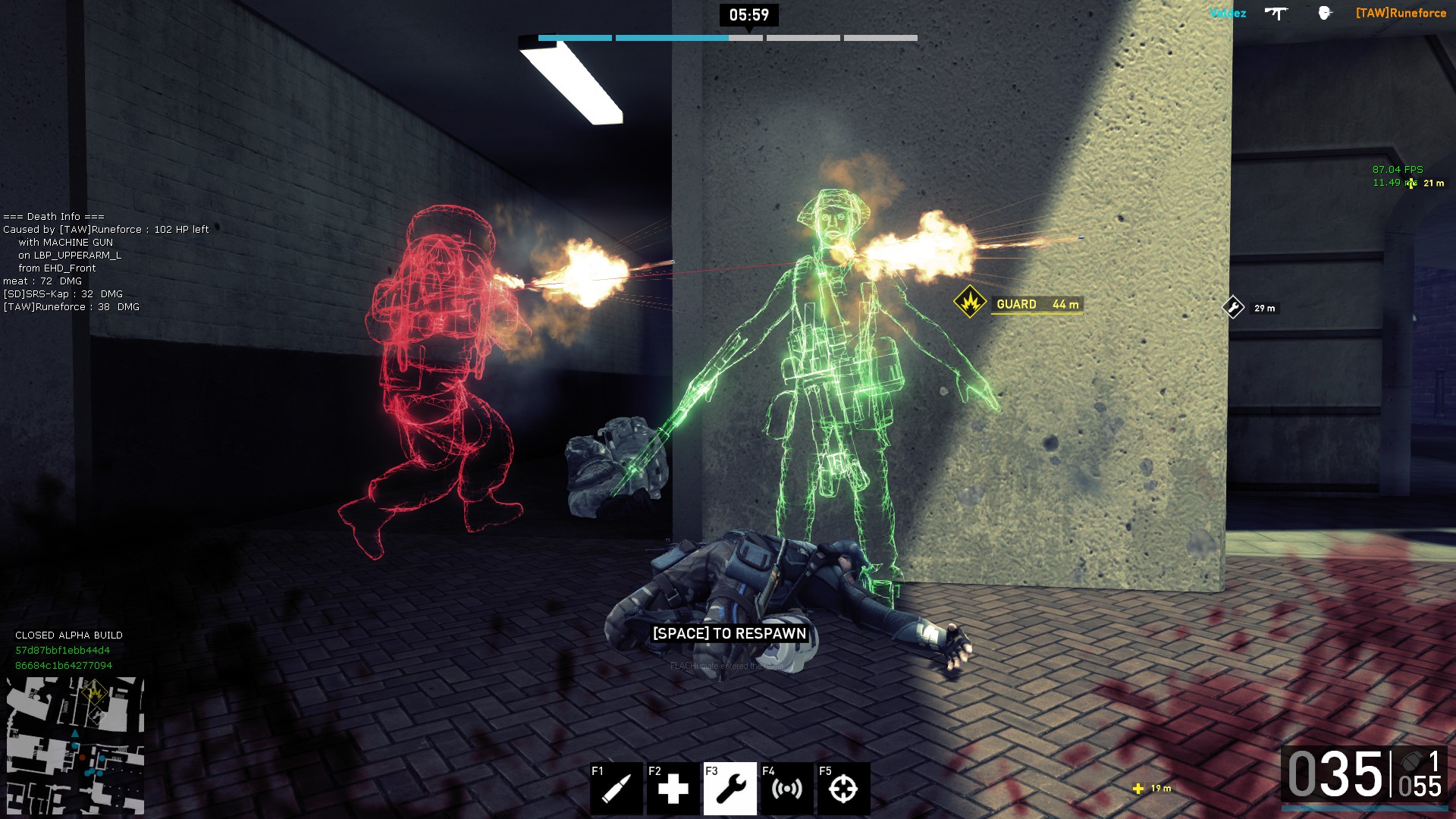Select the highlighted F3 wrench slot

point(730,789)
